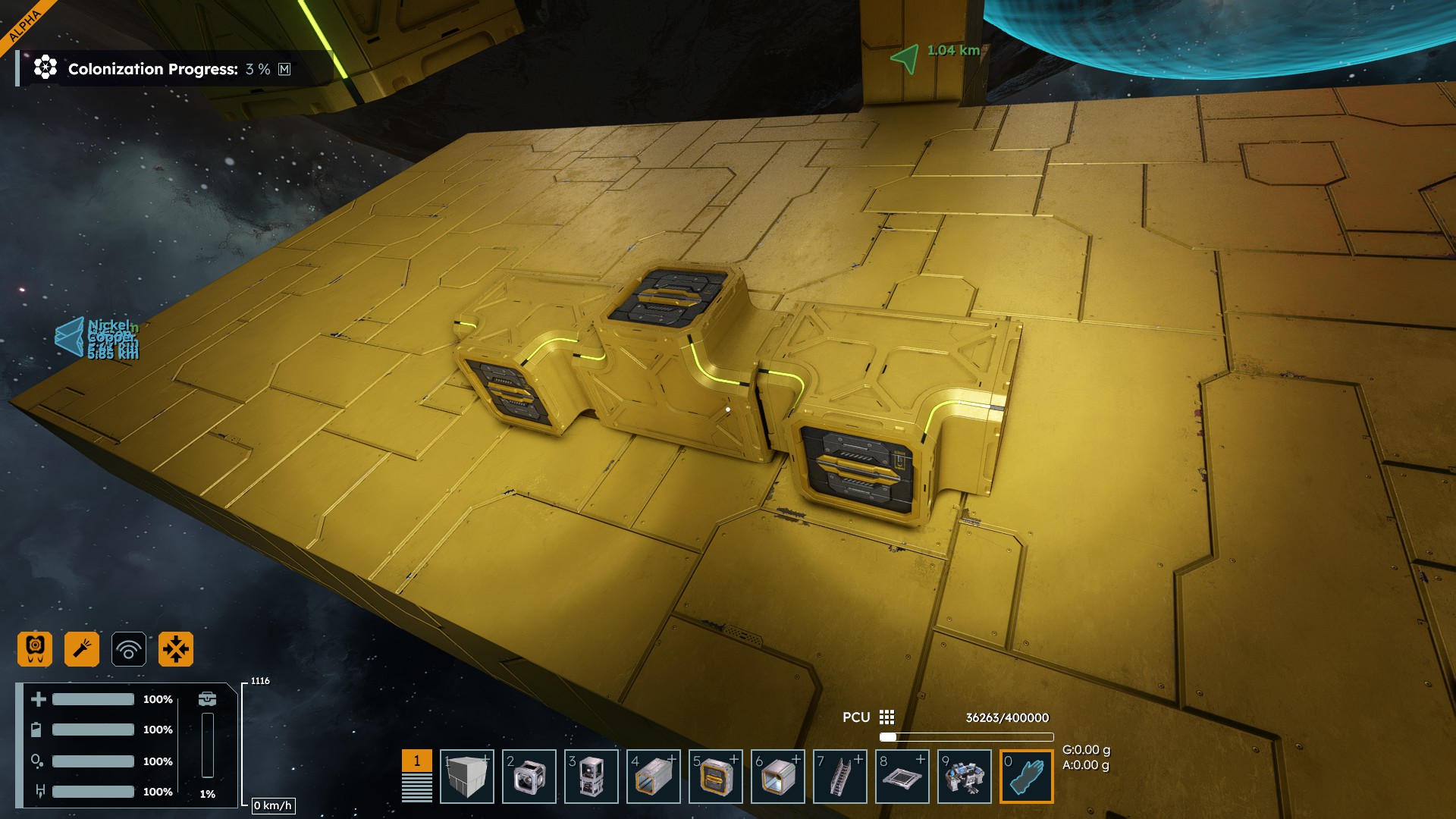Image resolution: width=1456 pixels, height=819 pixels.
Task: Click the PCU grid icon
Action: pos(886,717)
